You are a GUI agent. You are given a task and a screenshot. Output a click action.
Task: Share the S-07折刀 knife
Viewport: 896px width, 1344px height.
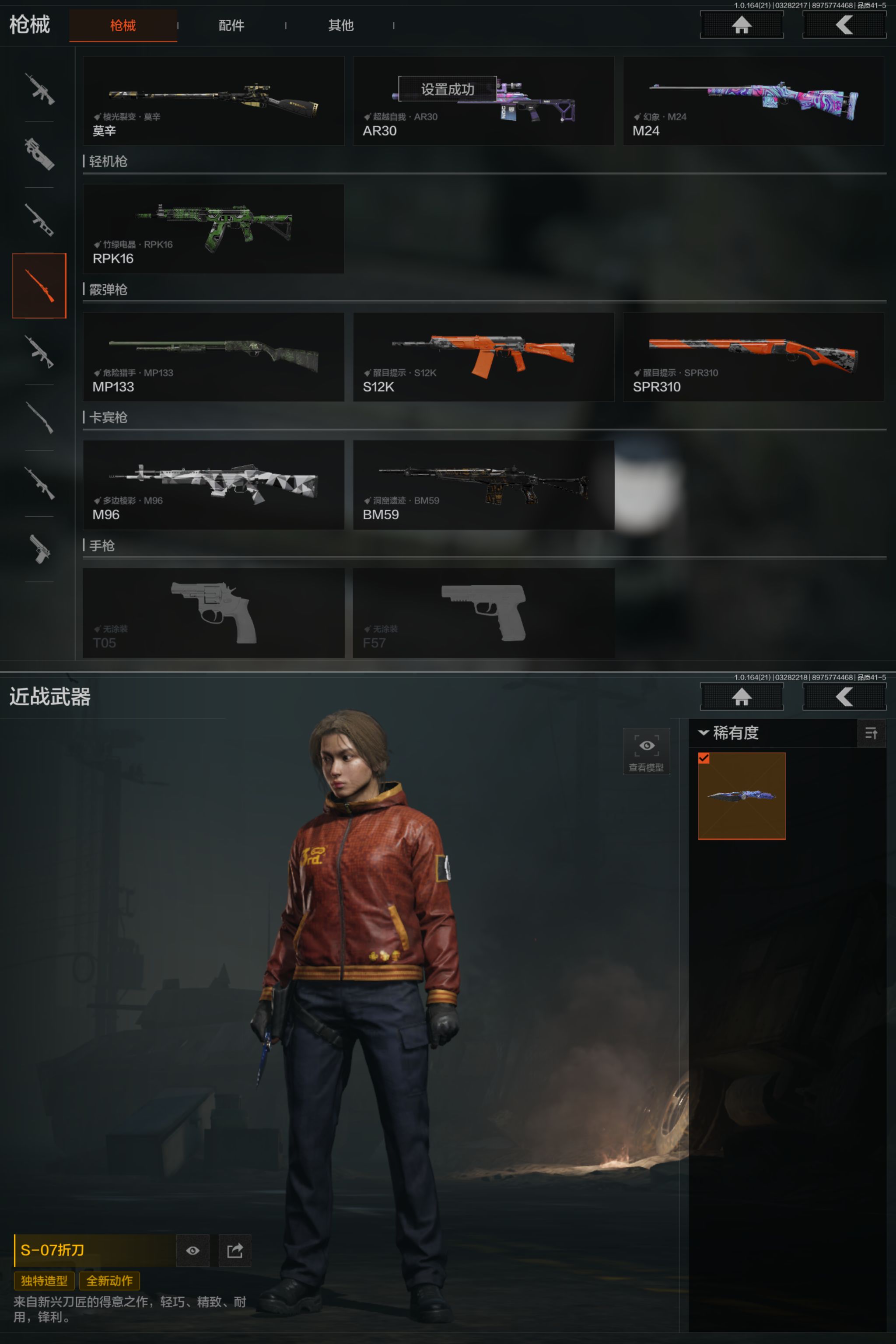pos(234,1250)
